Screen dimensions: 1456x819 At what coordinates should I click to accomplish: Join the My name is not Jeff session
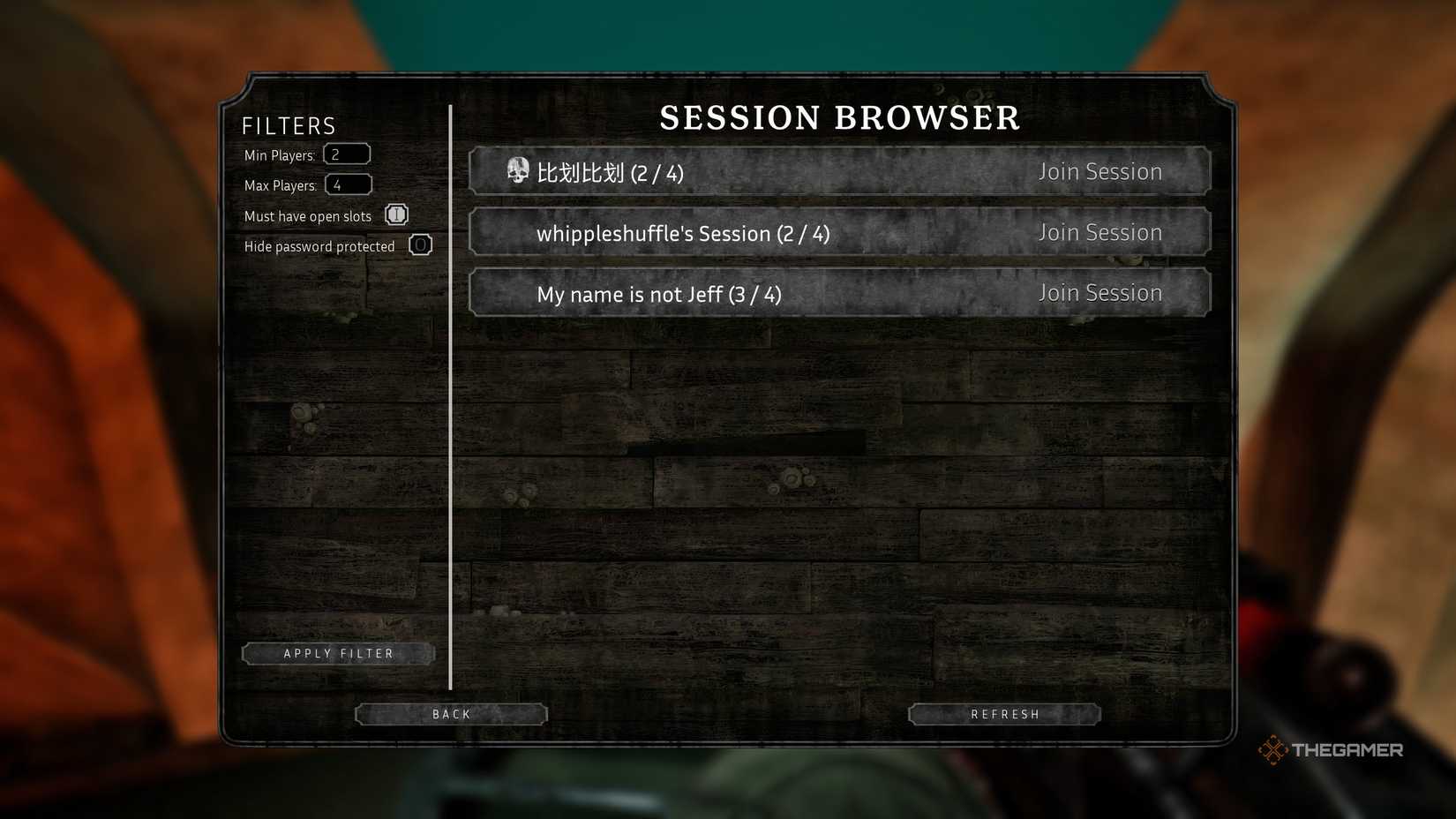(x=1100, y=292)
